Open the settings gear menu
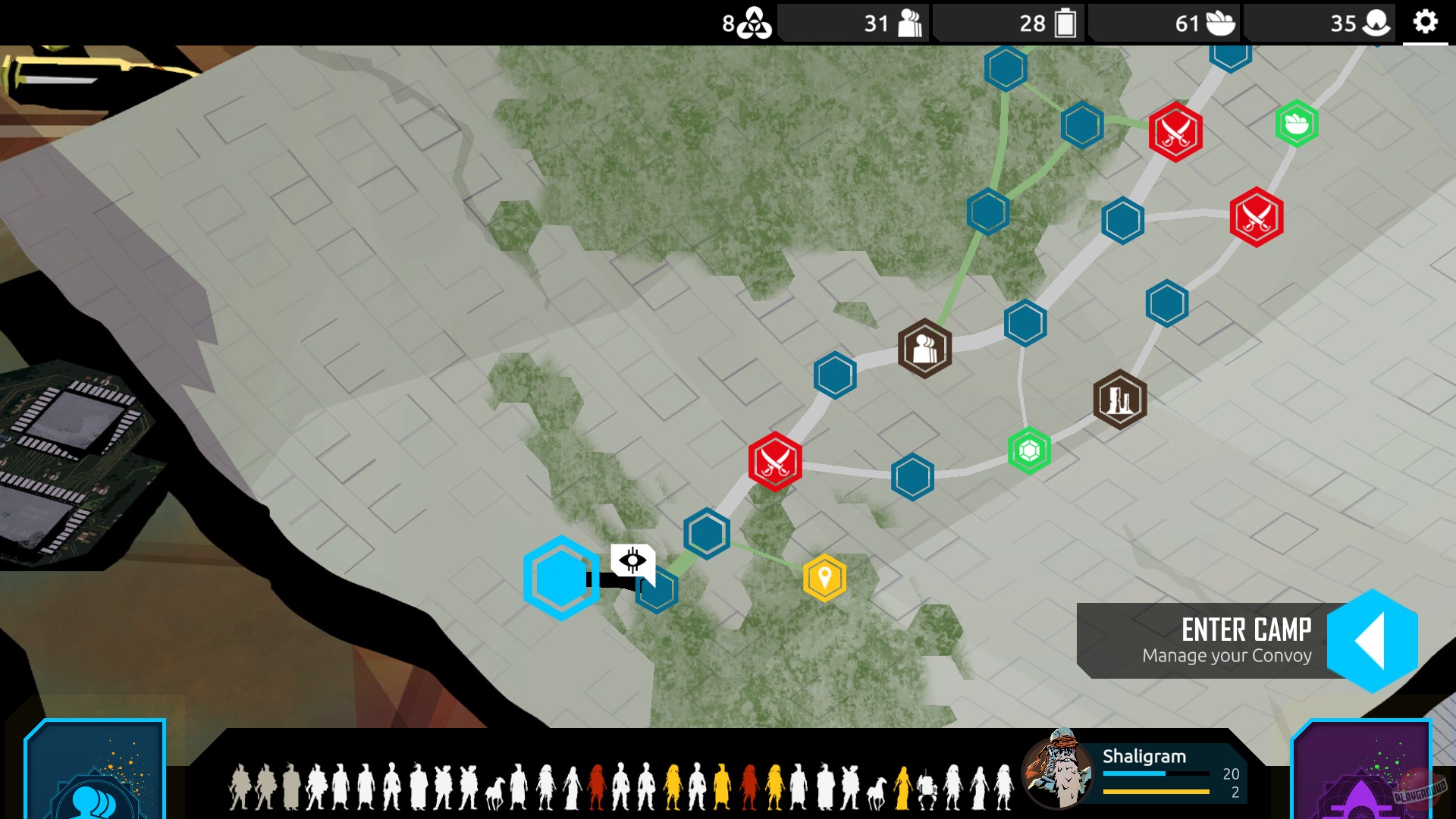This screenshot has width=1456, height=819. click(x=1424, y=23)
